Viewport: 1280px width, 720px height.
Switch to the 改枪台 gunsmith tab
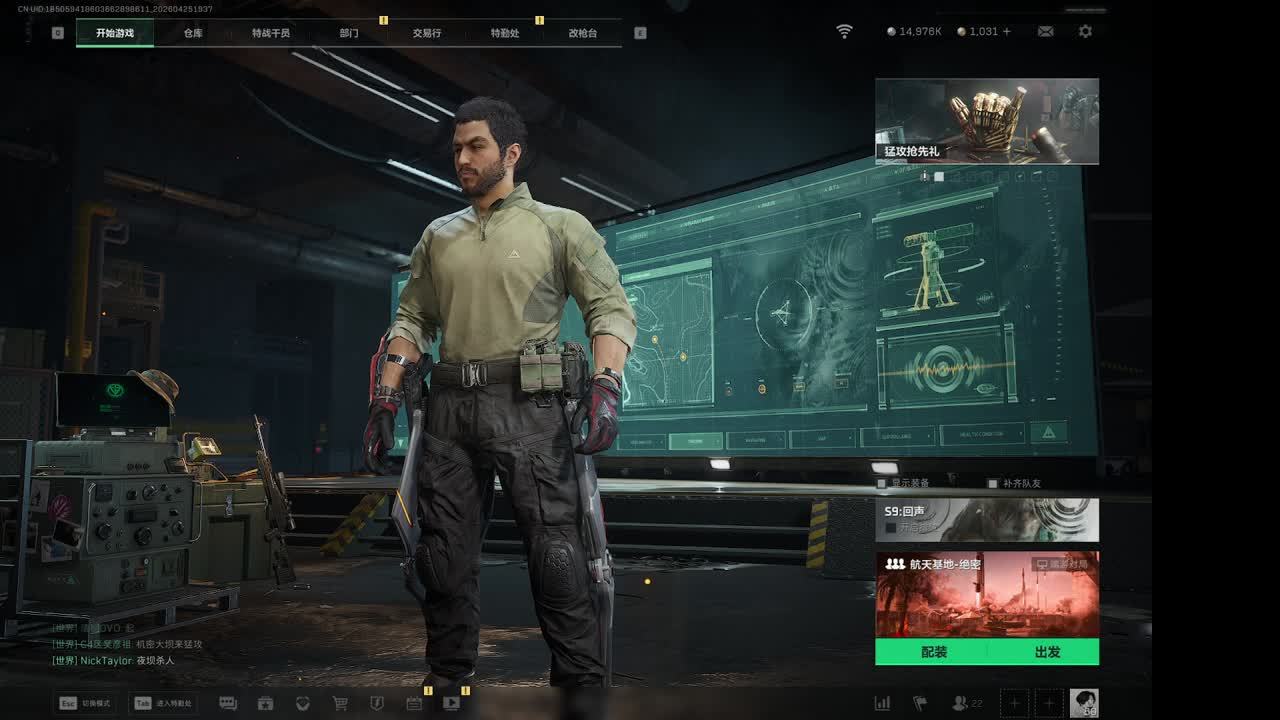click(x=583, y=33)
